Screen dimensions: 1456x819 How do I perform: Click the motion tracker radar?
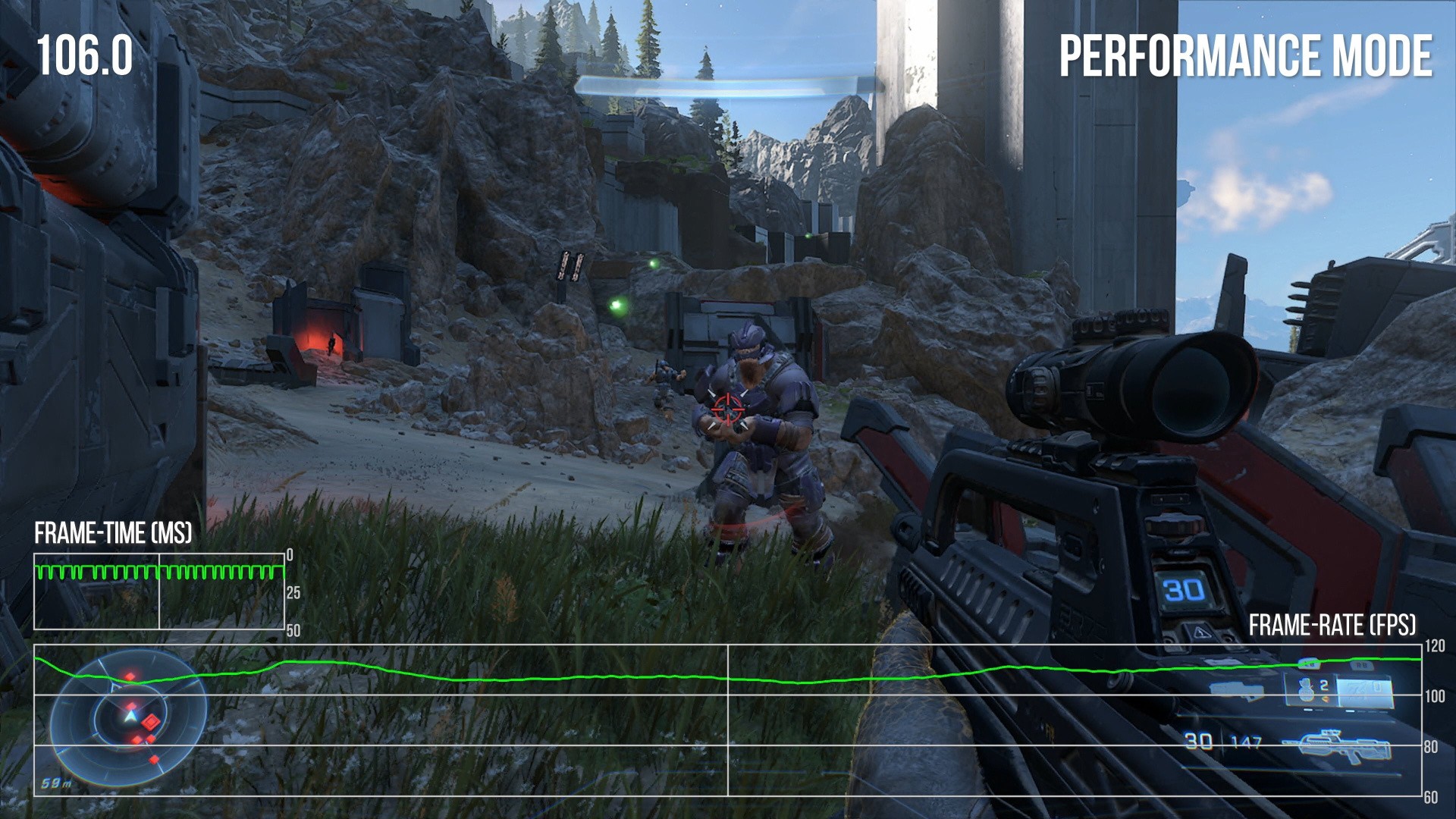tap(129, 717)
